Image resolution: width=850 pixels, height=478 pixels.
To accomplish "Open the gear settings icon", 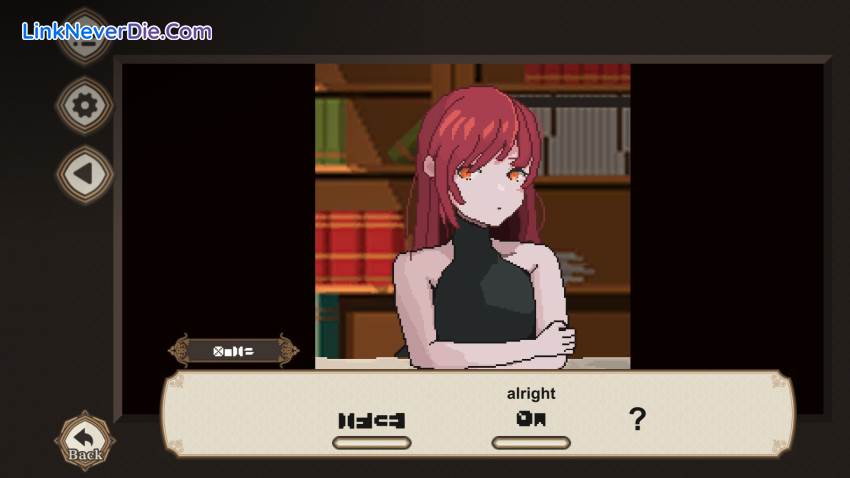I will [x=85, y=105].
